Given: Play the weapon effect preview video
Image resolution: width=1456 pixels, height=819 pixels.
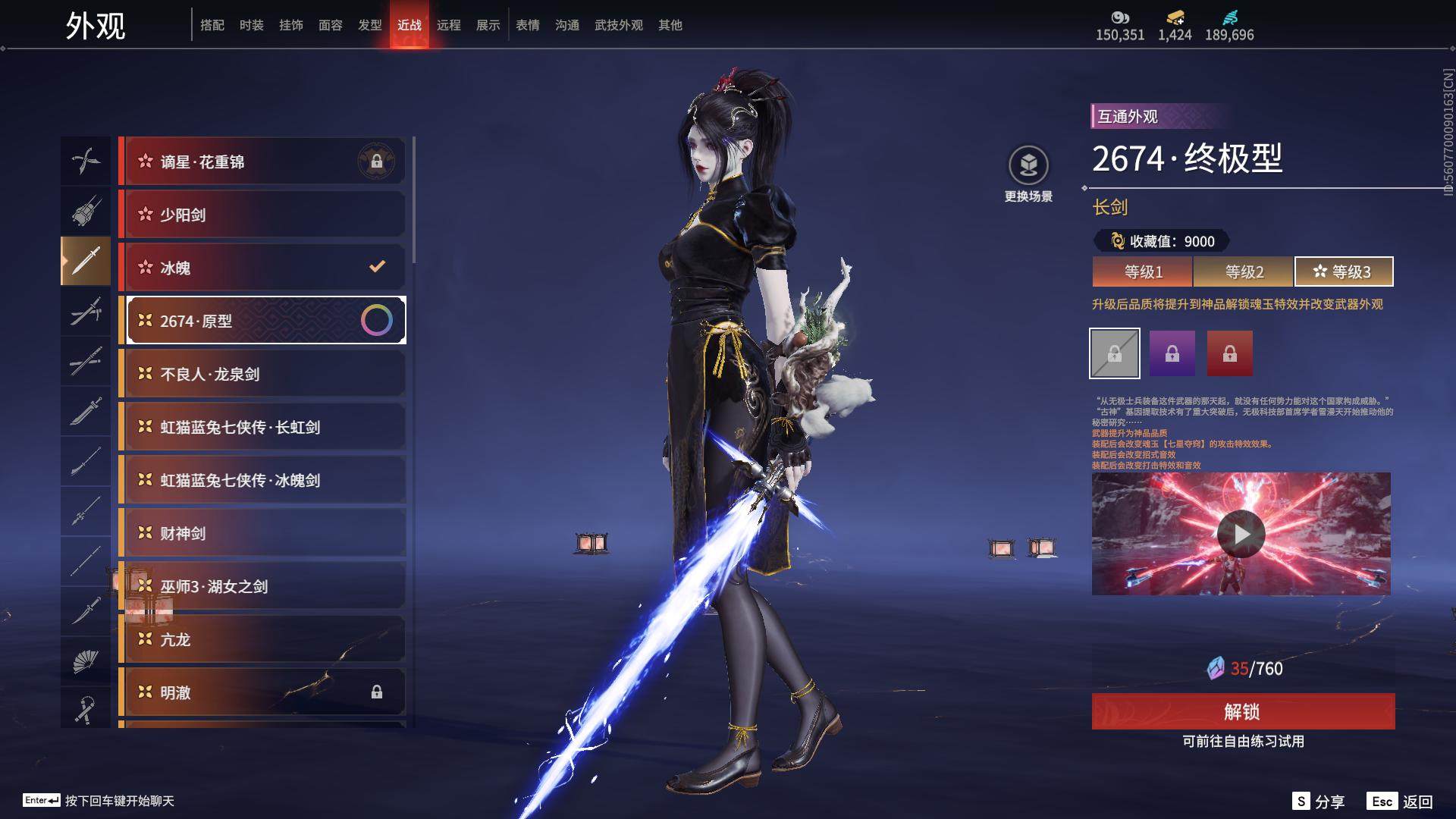Looking at the screenshot, I should point(1241,534).
